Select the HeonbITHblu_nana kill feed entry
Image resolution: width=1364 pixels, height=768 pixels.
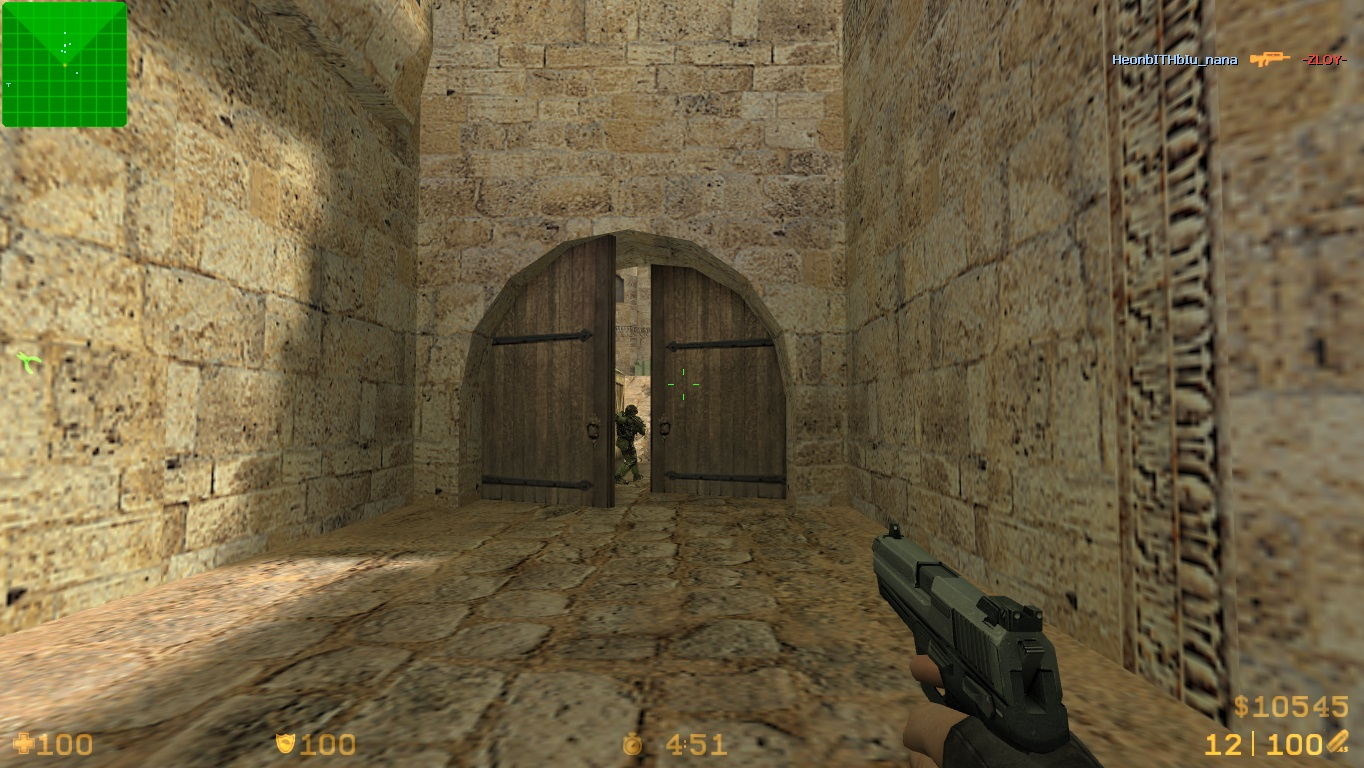1174,60
